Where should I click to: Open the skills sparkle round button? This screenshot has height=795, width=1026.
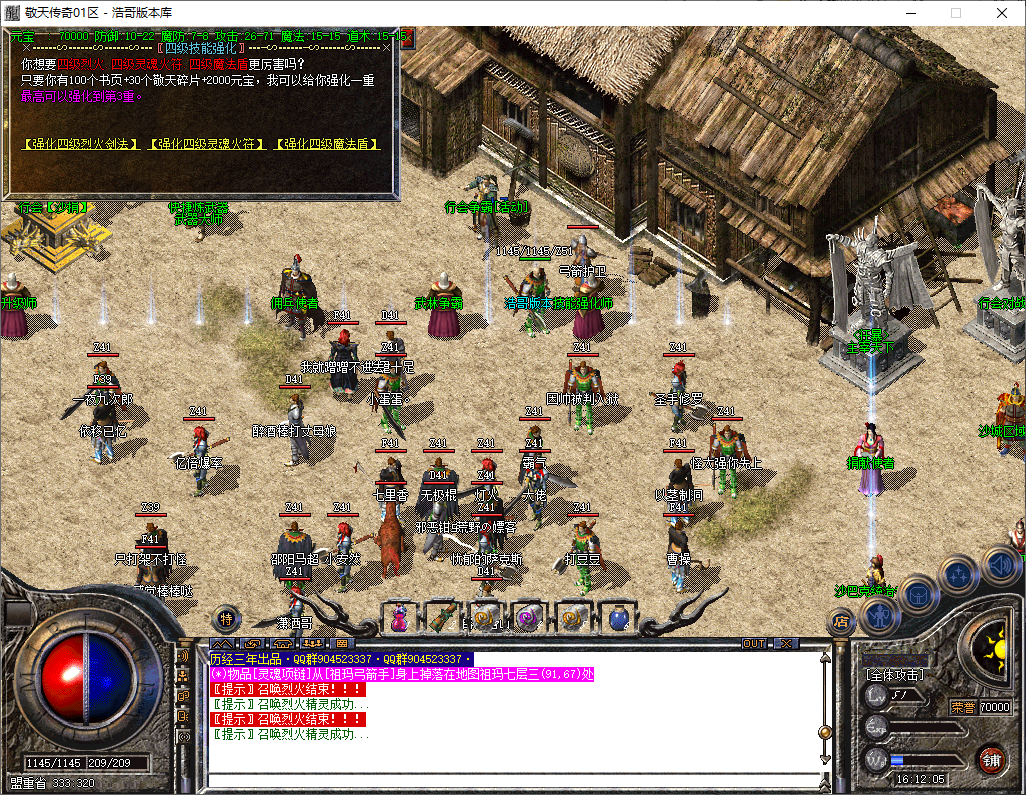coord(959,574)
